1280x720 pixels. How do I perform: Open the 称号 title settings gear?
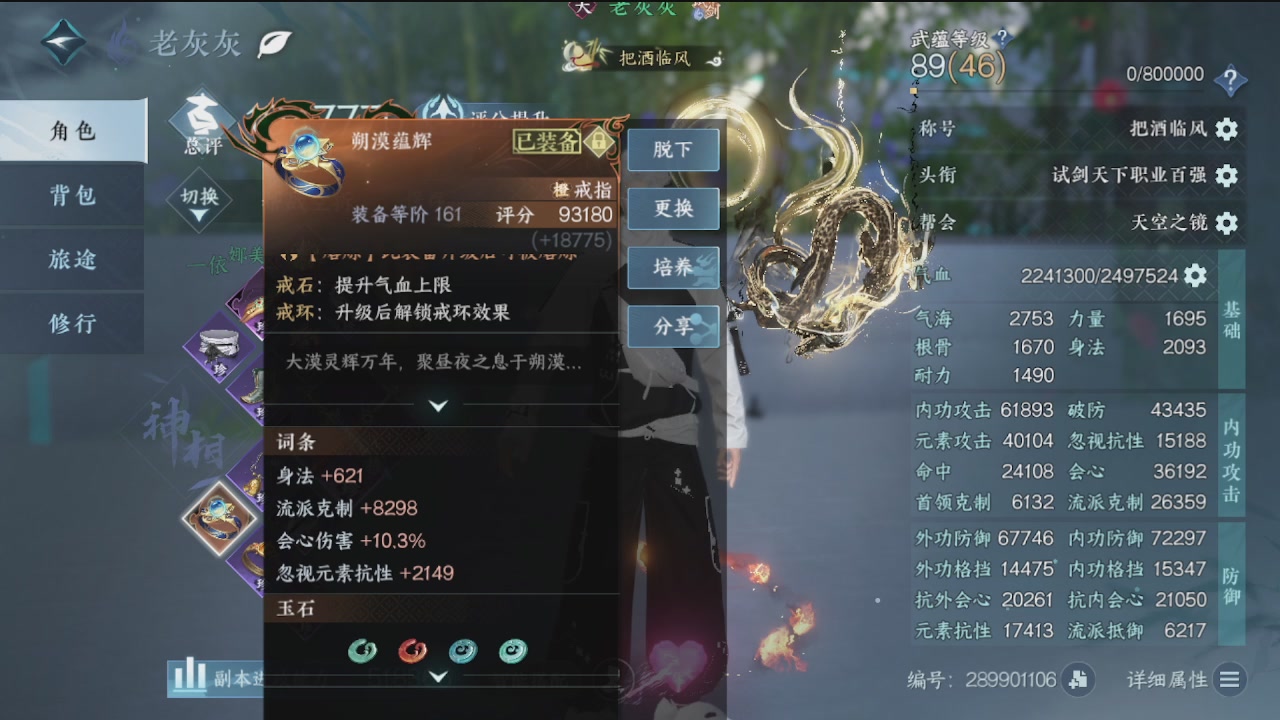1229,128
